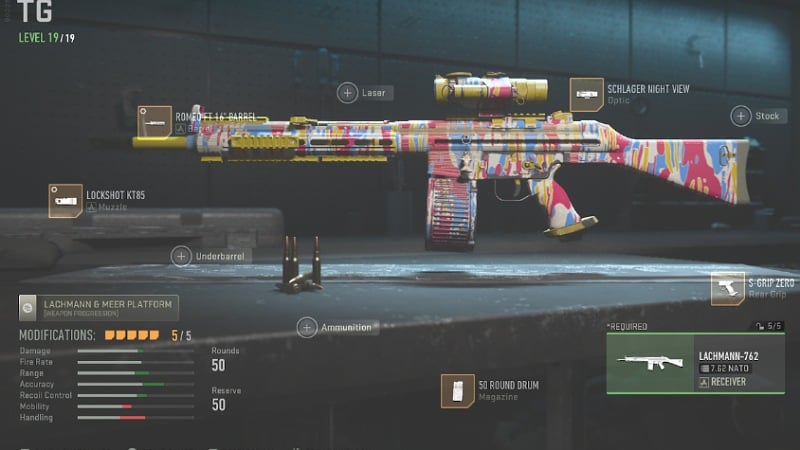Add an Underbarrel attachment
Screen dimensions: 800x450
tap(181, 256)
